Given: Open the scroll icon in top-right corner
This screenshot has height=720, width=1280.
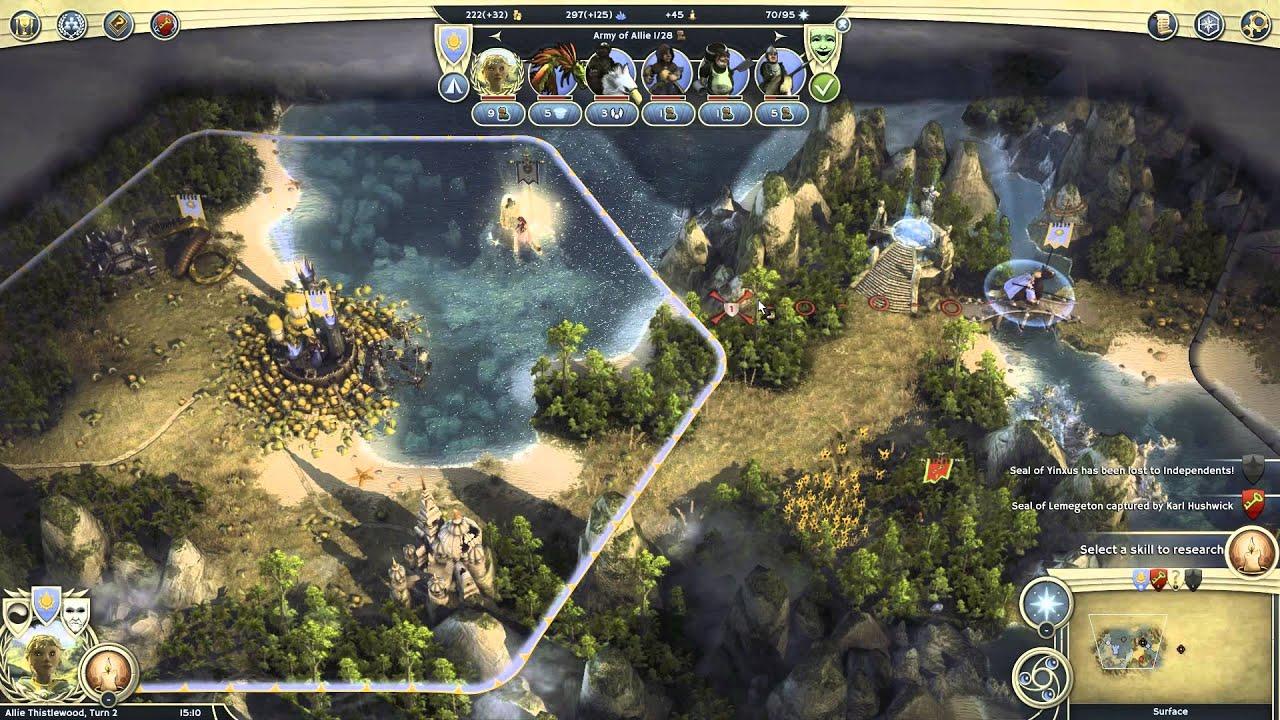Looking at the screenshot, I should [x=1162, y=25].
